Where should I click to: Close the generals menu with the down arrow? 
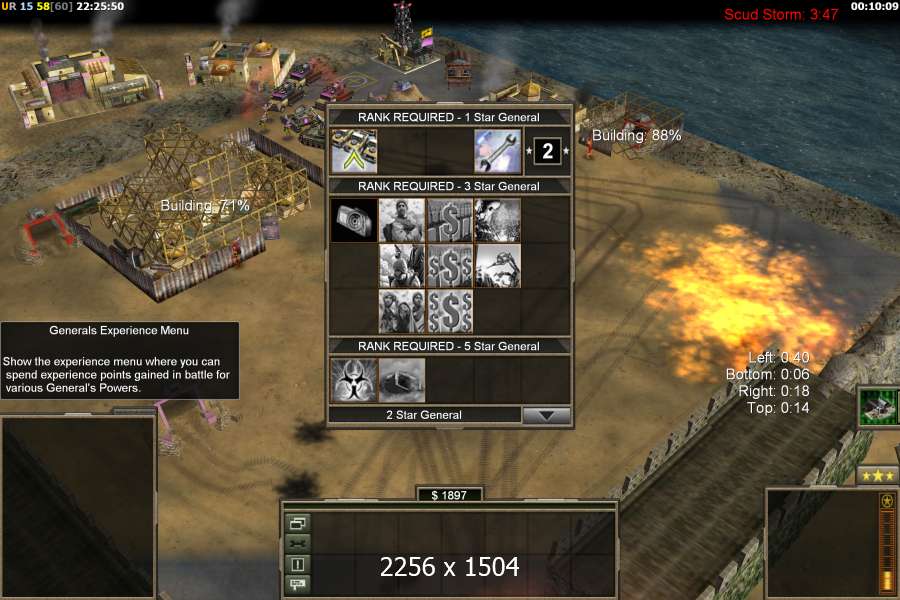click(546, 415)
